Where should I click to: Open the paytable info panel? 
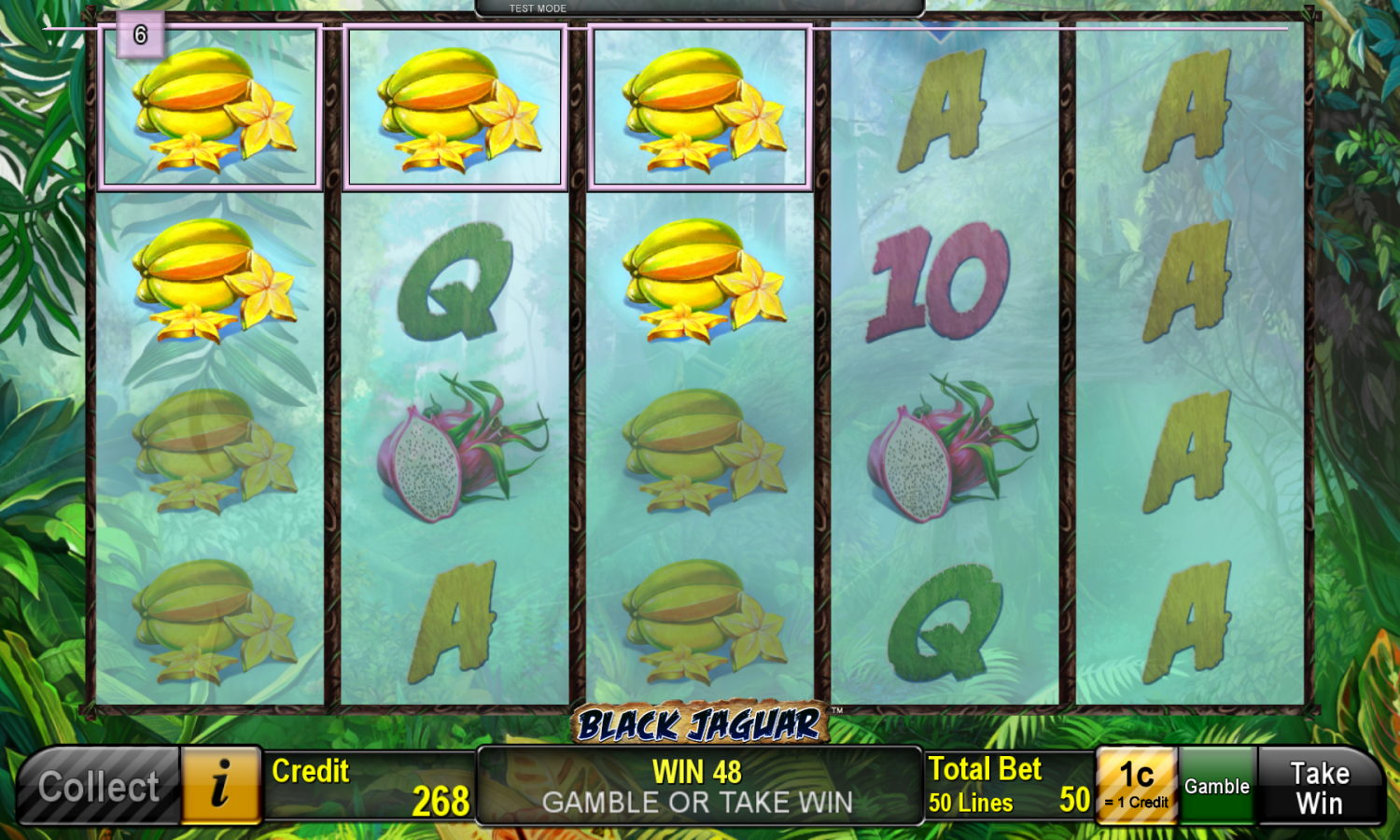coord(220,786)
